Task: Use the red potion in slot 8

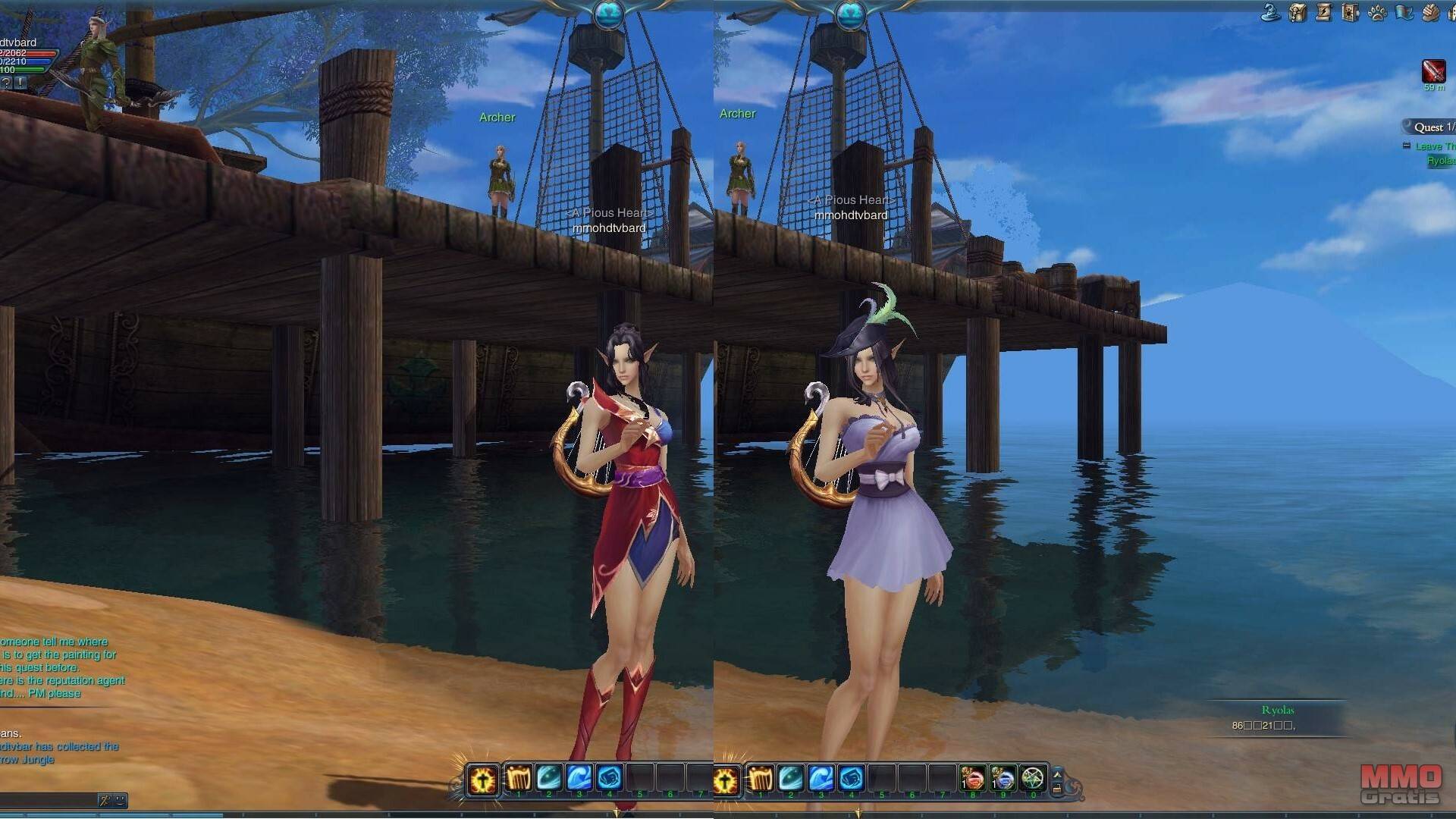Action: (973, 779)
